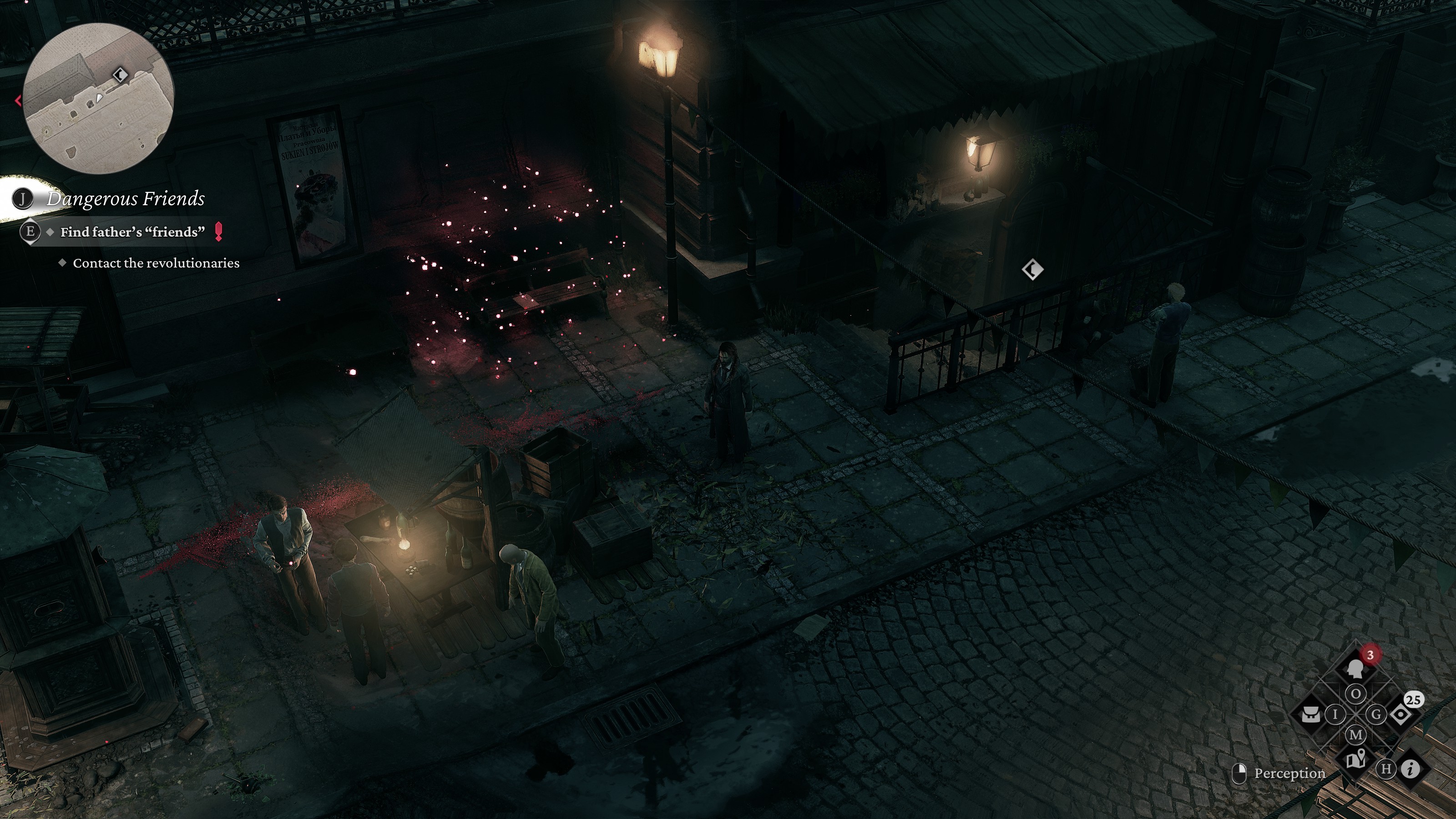Show the help info icon
Viewport: 1456px width, 819px height.
click(x=1411, y=768)
